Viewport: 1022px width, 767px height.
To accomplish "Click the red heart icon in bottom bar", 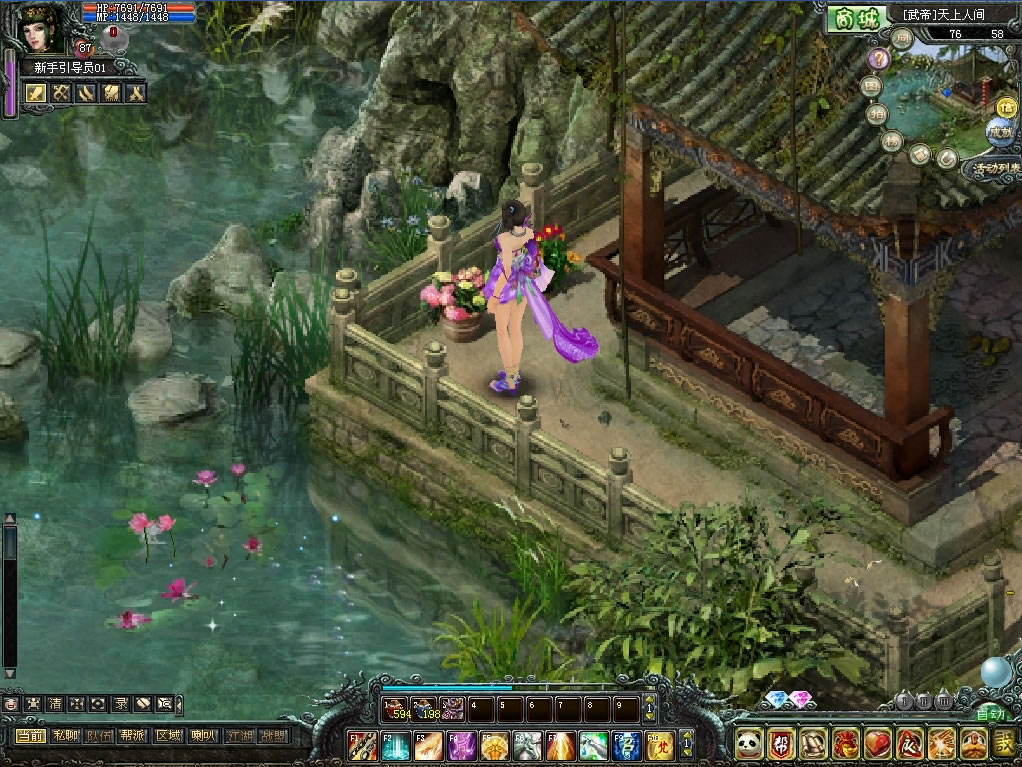I will point(878,743).
